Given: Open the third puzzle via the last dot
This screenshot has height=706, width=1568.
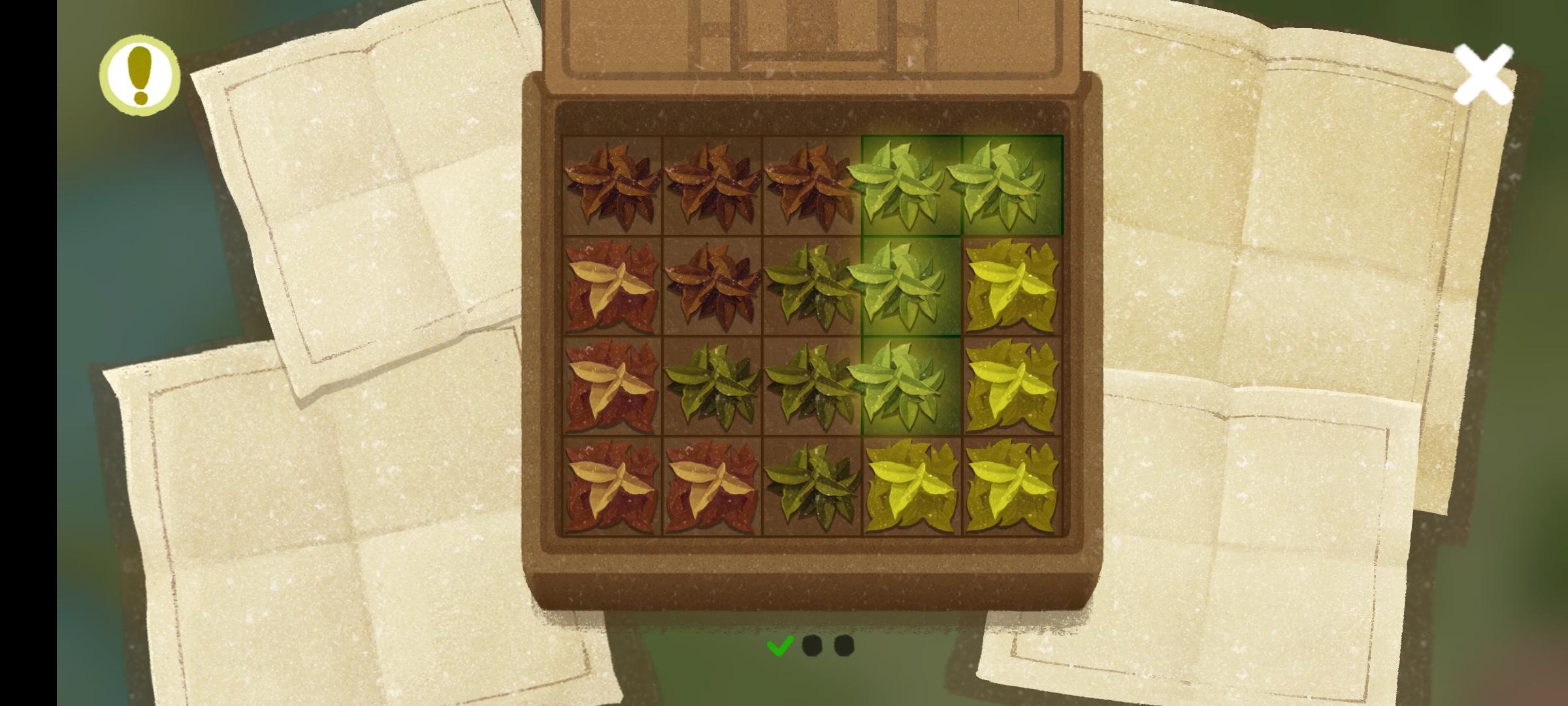Looking at the screenshot, I should pos(844,648).
